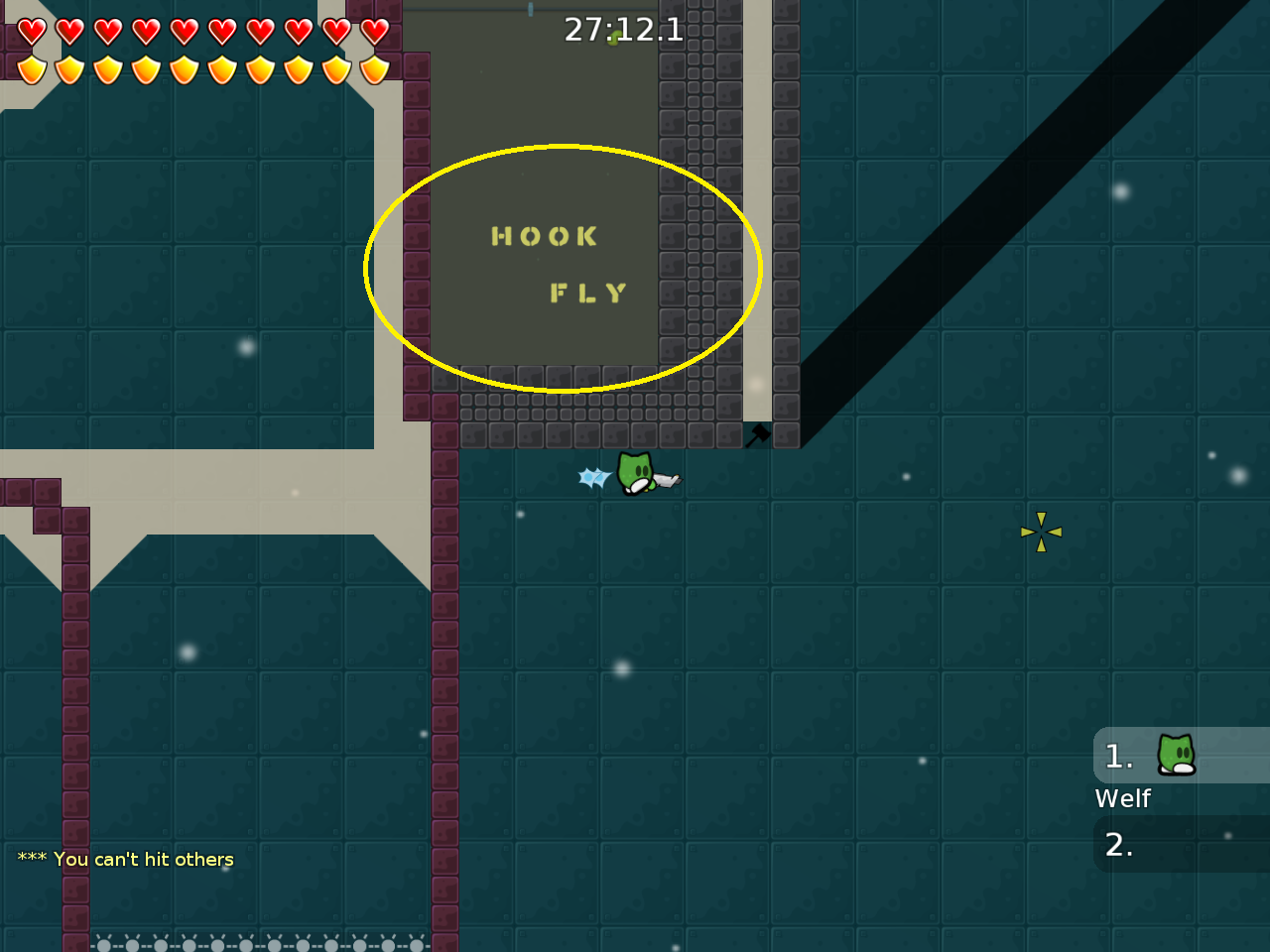Click the yellow crosshair cursor
This screenshot has width=1270, height=952.
pos(1041,533)
